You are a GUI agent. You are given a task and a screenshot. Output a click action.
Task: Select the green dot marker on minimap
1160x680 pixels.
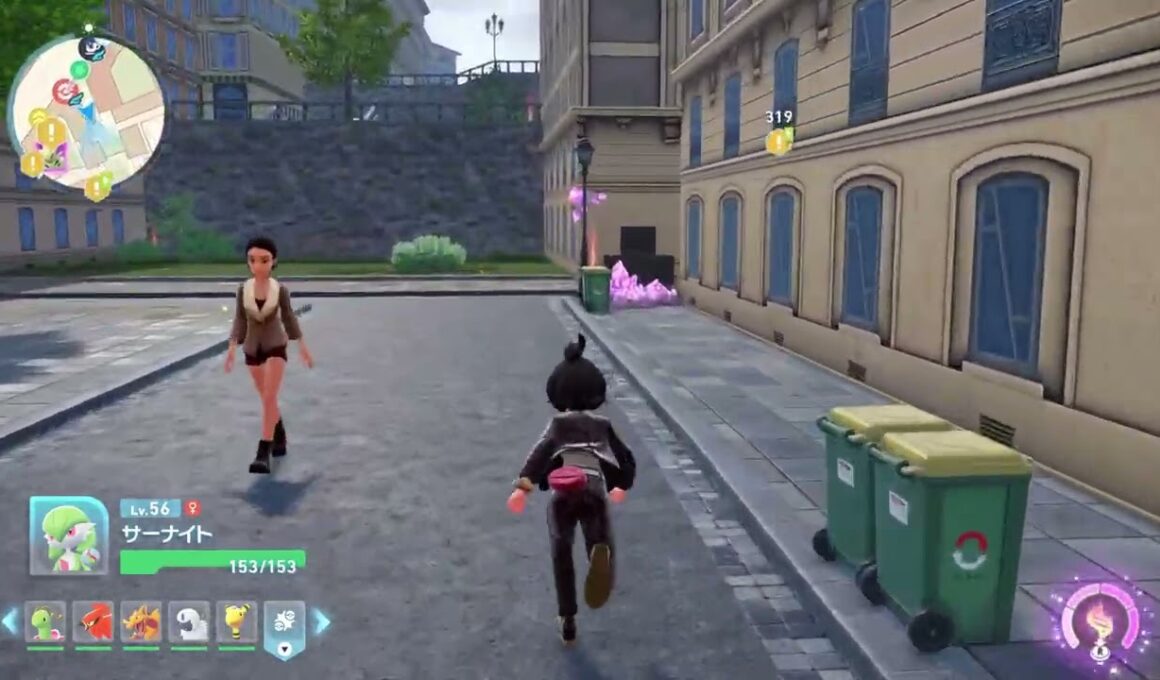pyautogui.click(x=79, y=69)
